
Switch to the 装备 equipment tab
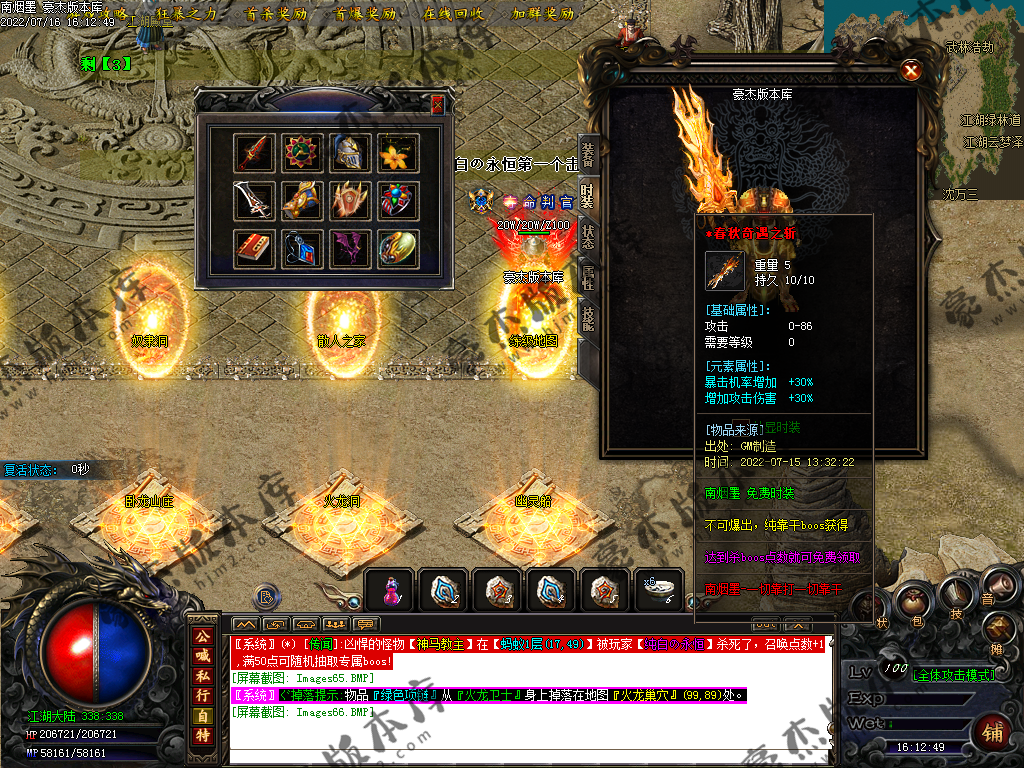(588, 152)
